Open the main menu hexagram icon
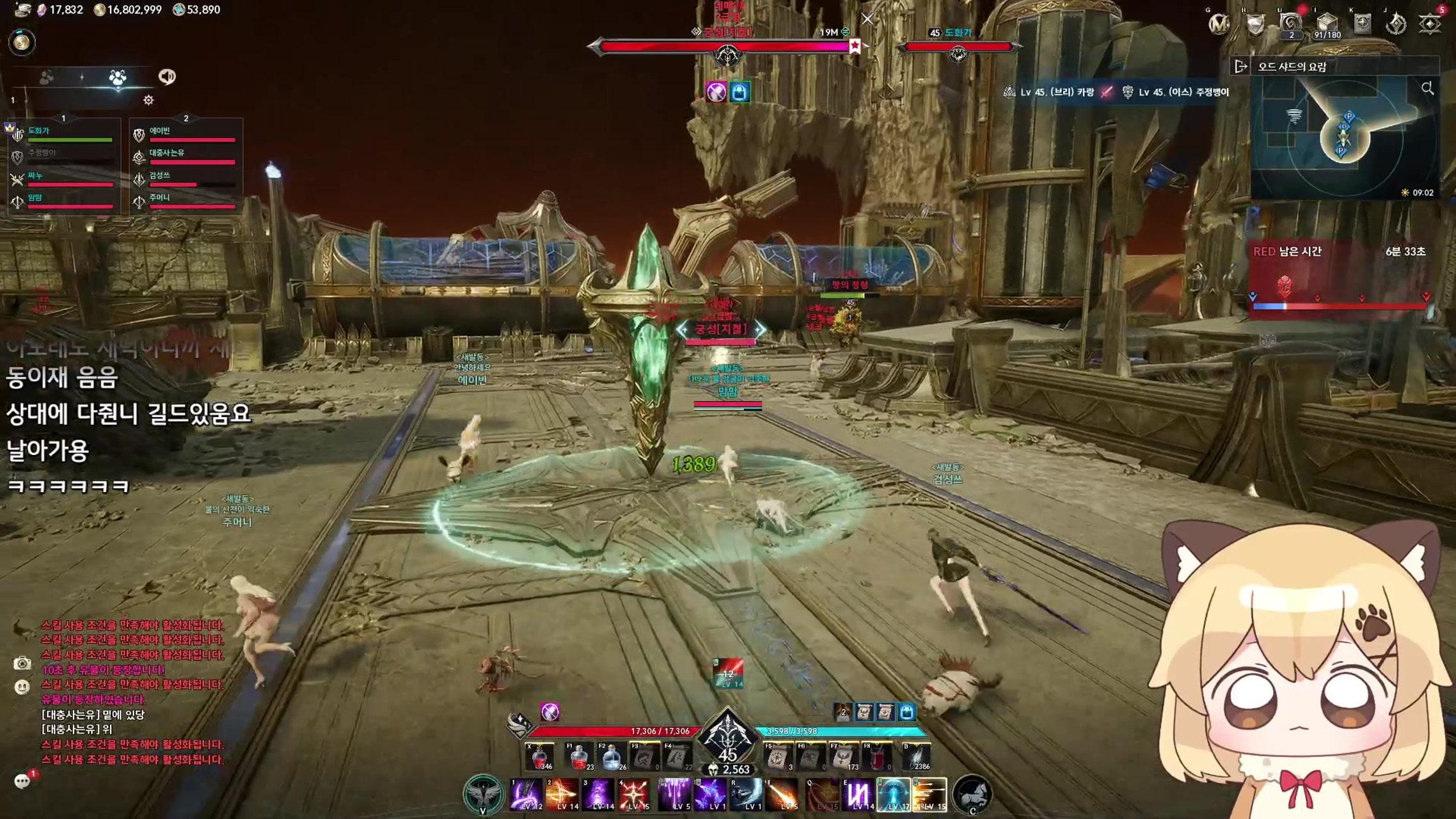 (x=1429, y=24)
